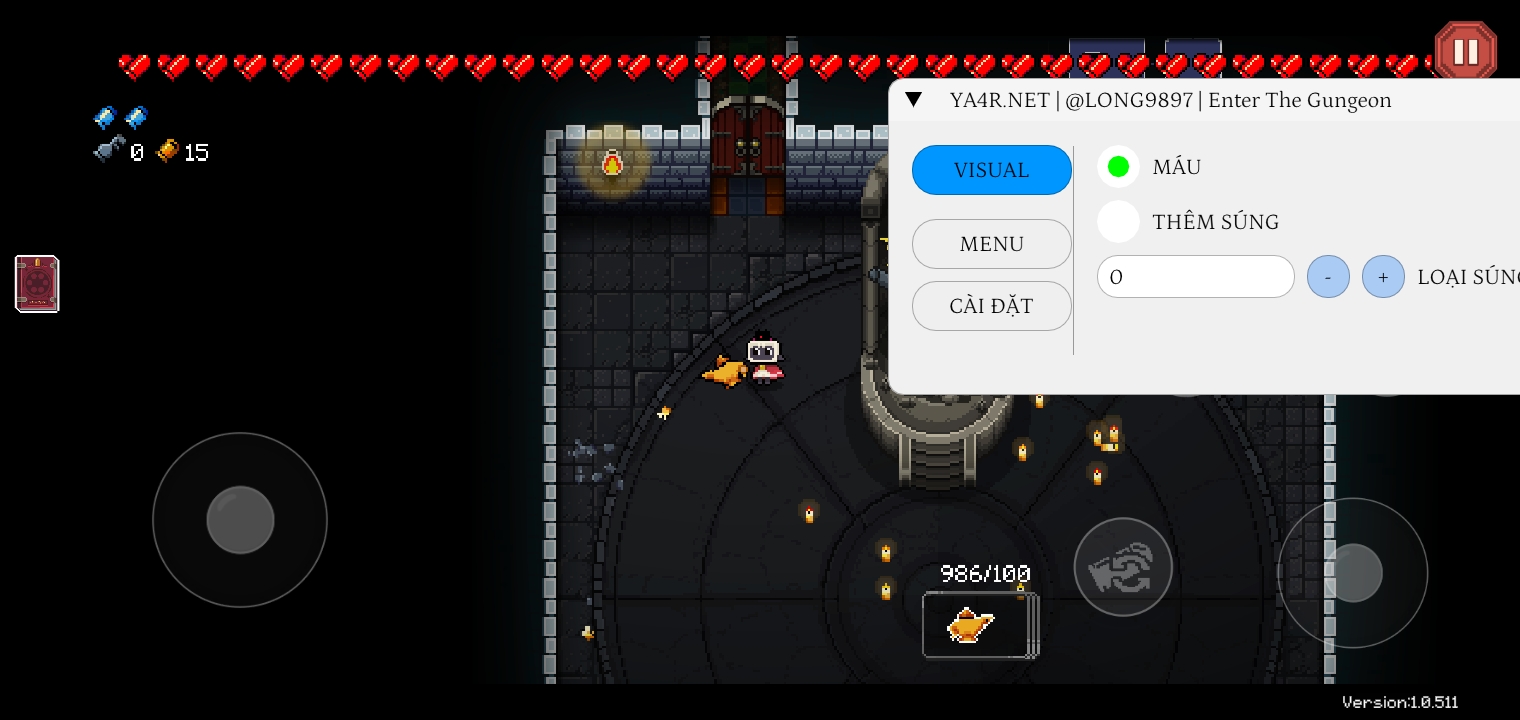
Task: Decrease gun type with minus button
Action: pos(1328,277)
